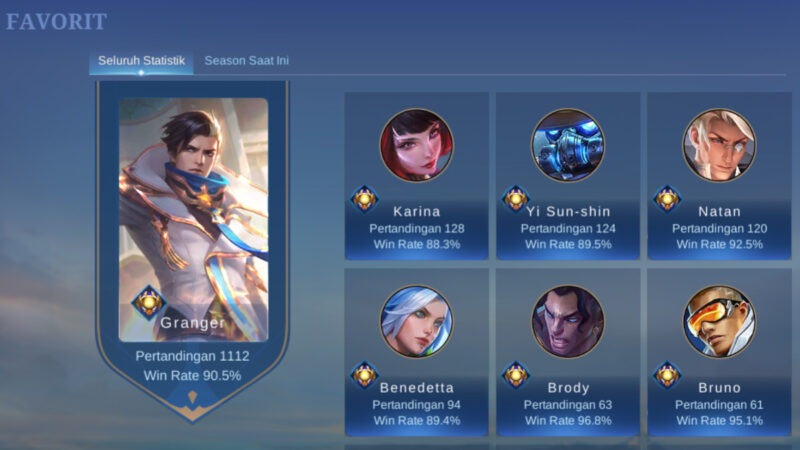Choose the Karina hero card
800x450 pixels.
pyautogui.click(x=417, y=175)
